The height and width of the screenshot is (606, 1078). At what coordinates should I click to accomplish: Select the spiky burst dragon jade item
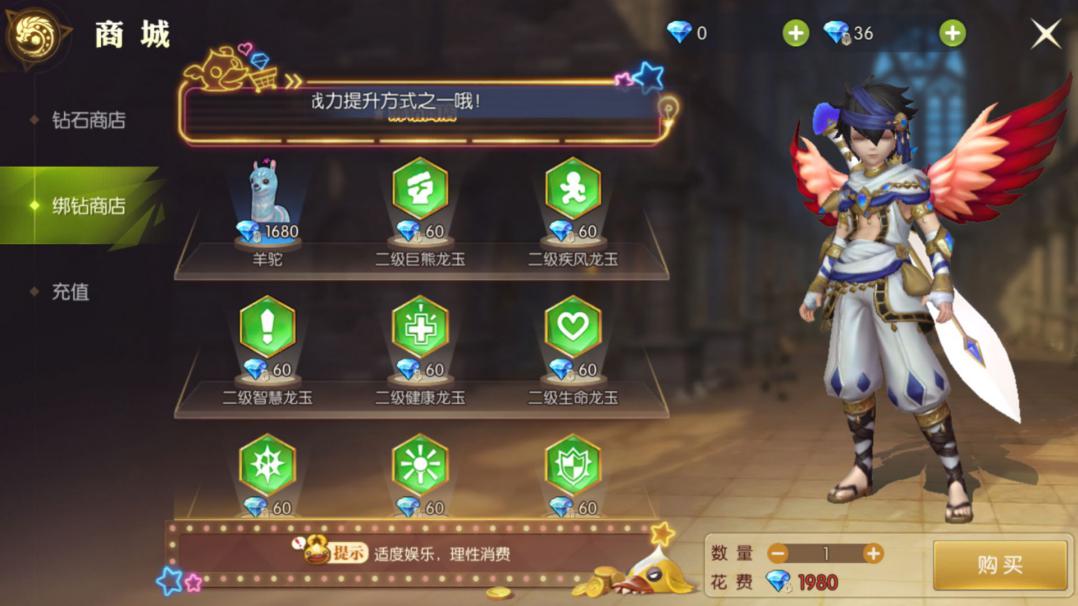[267, 468]
